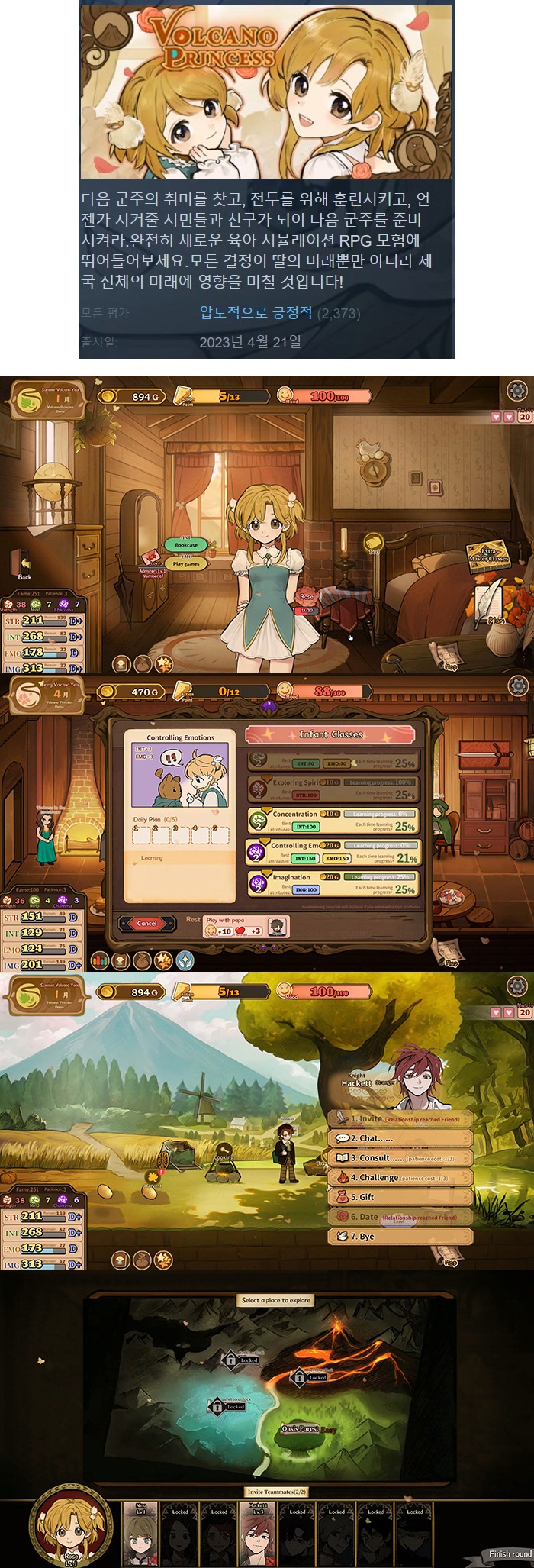Explore the Oasis Forest location
Image resolution: width=534 pixels, height=1568 pixels.
click(x=300, y=1428)
